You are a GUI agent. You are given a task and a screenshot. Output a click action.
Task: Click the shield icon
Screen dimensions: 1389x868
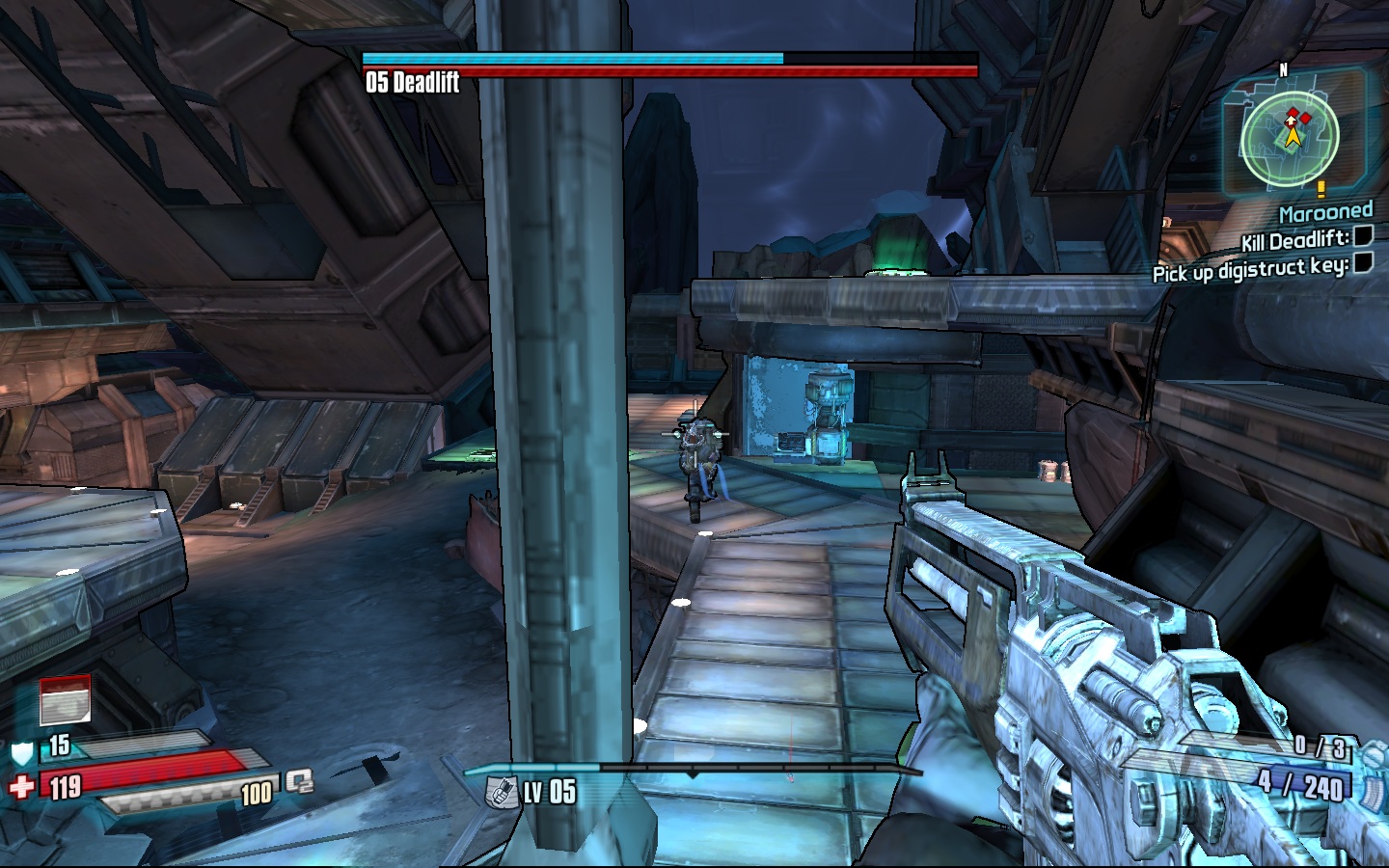(x=22, y=751)
